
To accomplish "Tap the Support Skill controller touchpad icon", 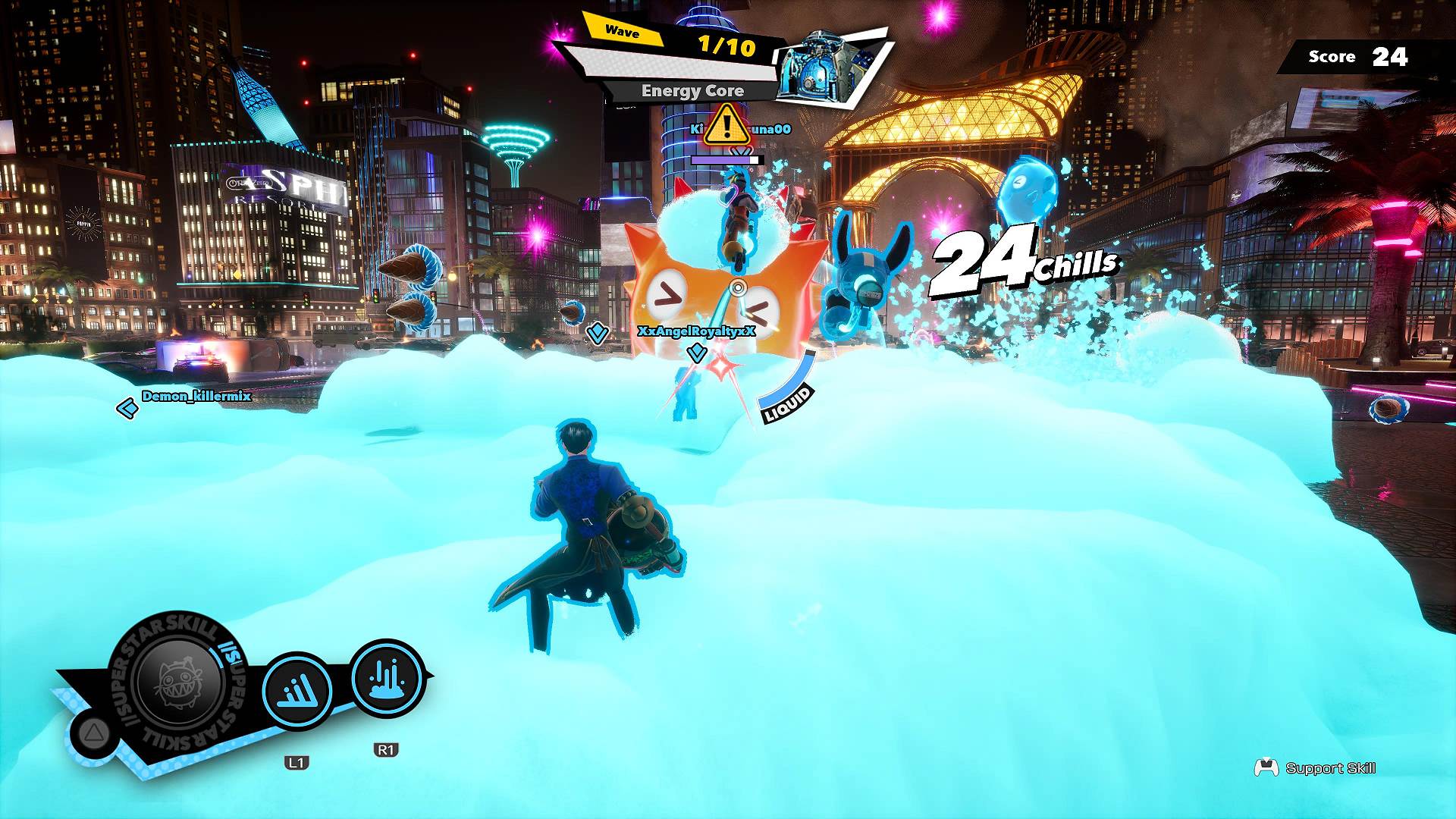I will (x=1265, y=767).
